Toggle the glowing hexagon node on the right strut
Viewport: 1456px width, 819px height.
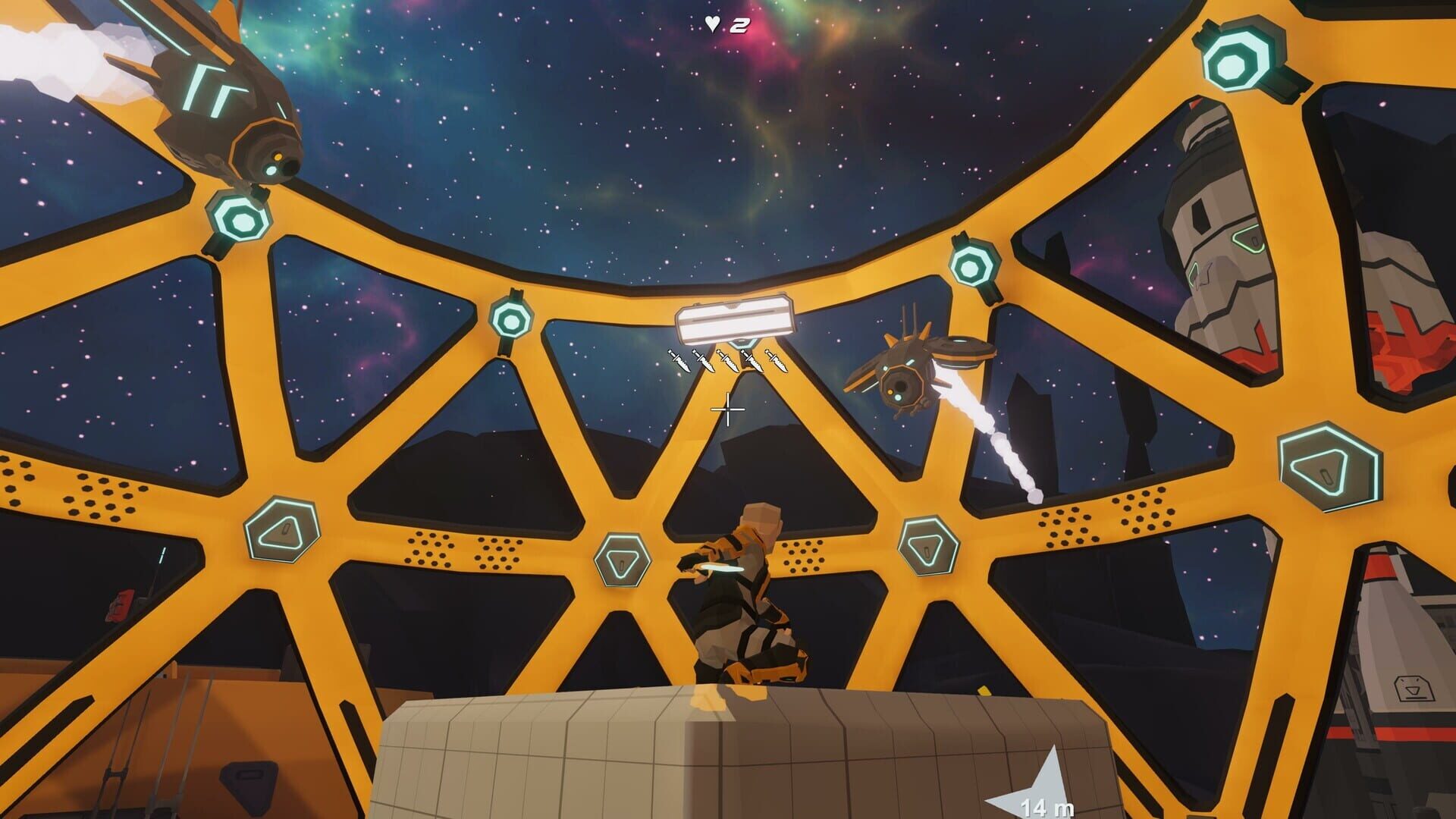coord(974,265)
